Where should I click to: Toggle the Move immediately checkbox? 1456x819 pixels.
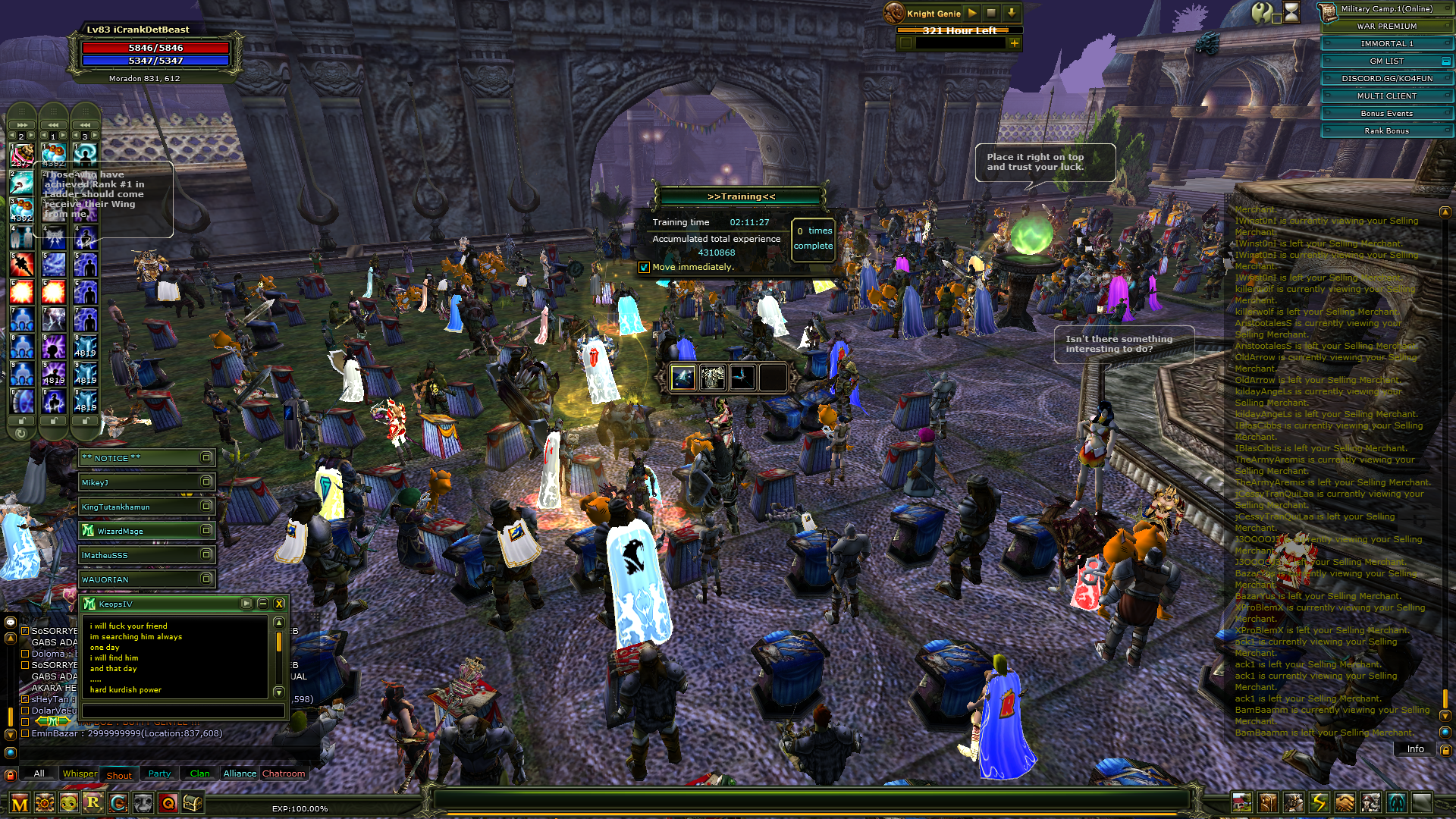[x=644, y=267]
